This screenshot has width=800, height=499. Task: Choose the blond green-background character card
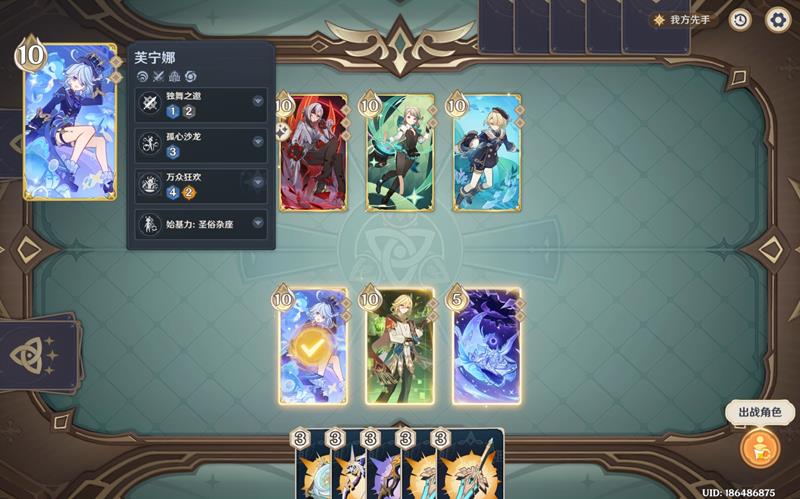[400, 347]
